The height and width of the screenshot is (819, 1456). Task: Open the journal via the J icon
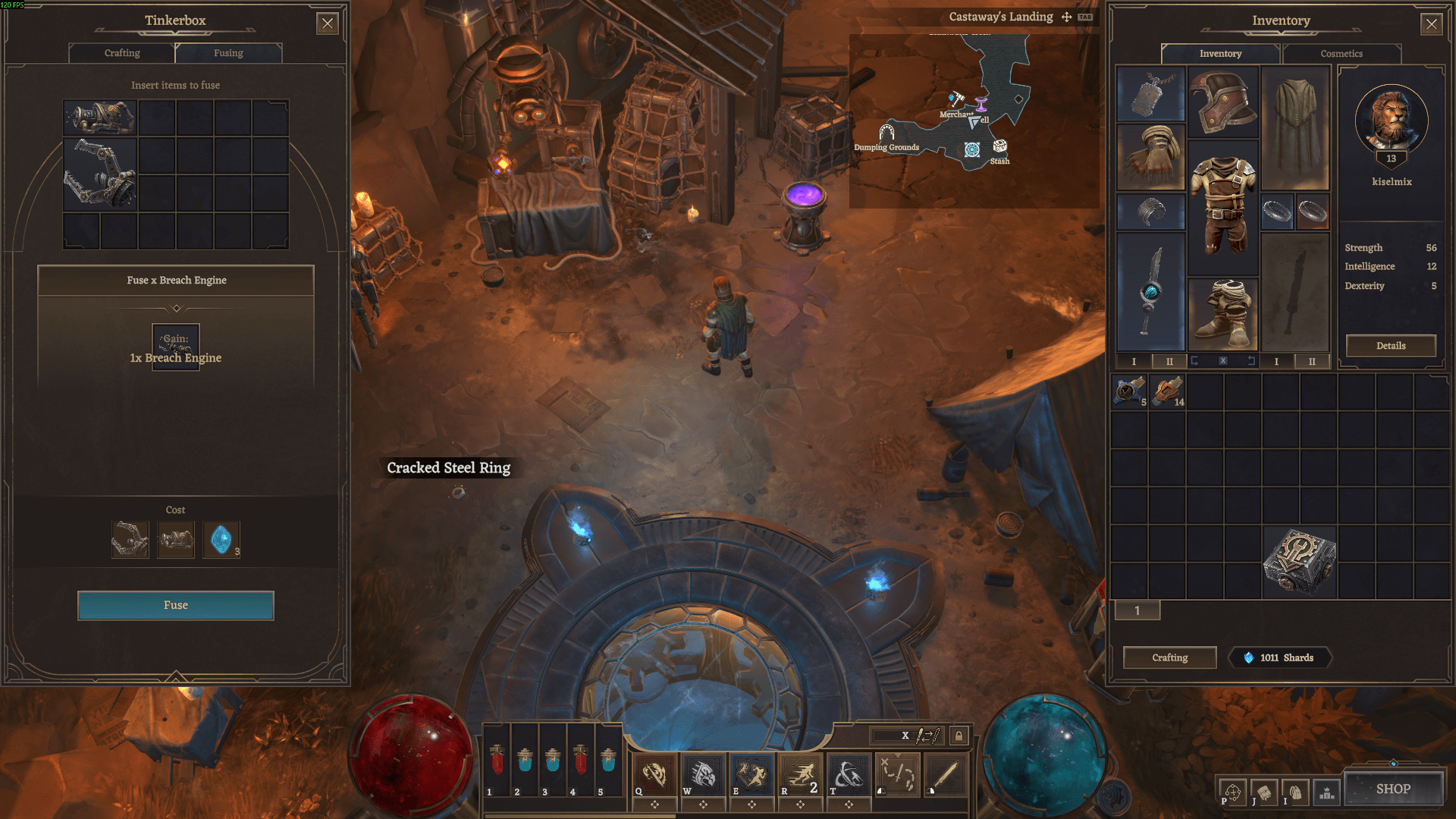1263,792
